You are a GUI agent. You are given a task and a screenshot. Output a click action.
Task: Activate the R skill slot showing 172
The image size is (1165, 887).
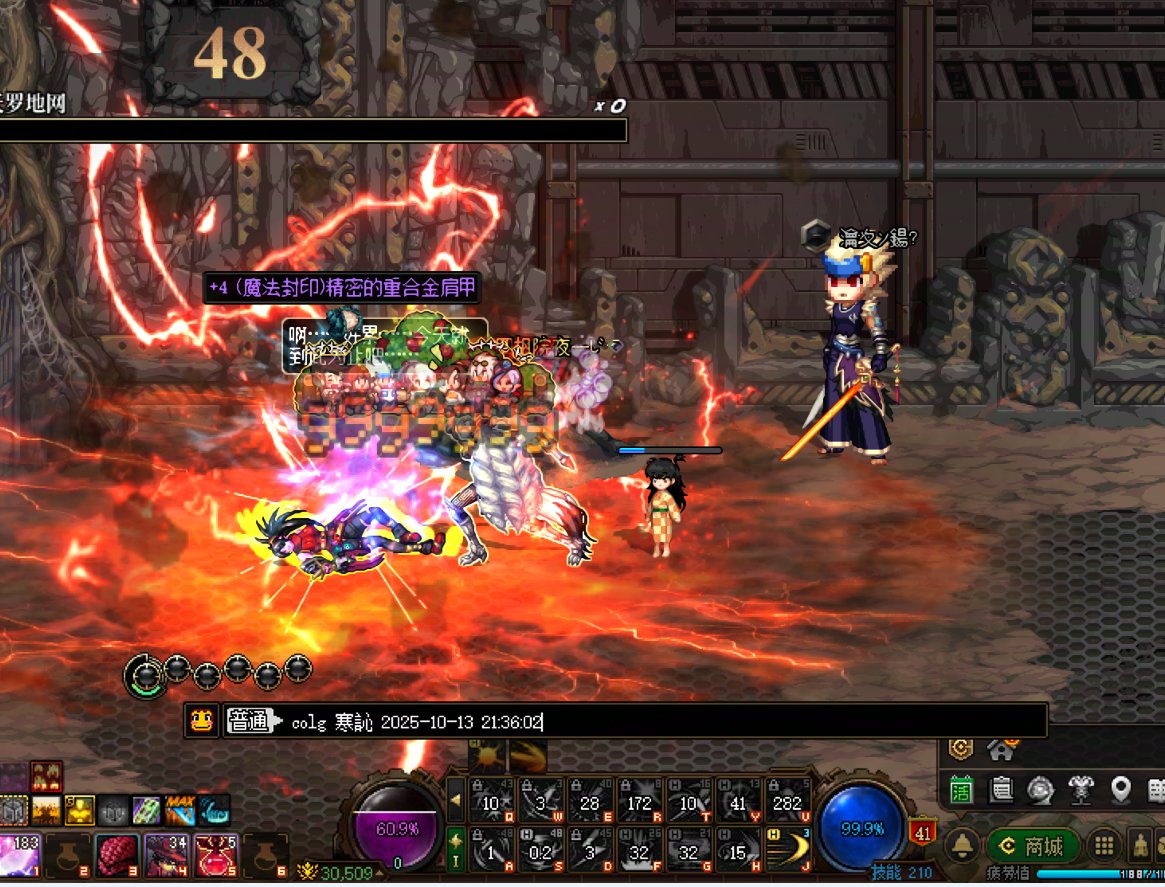[639, 801]
